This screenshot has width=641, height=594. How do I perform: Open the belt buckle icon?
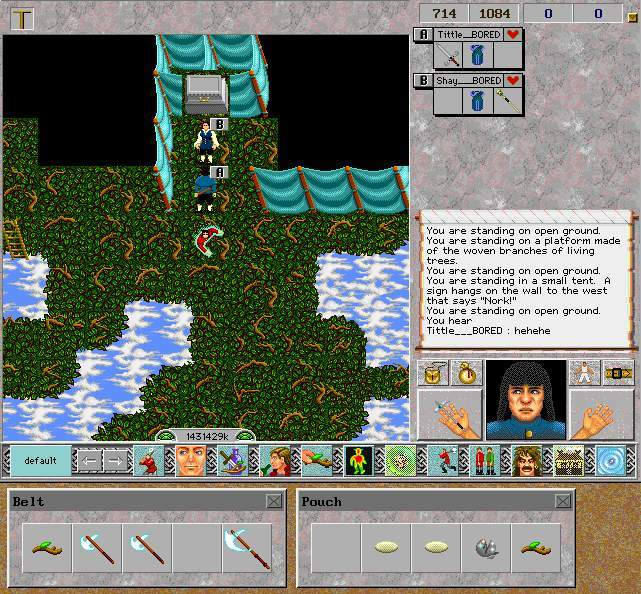[618, 374]
